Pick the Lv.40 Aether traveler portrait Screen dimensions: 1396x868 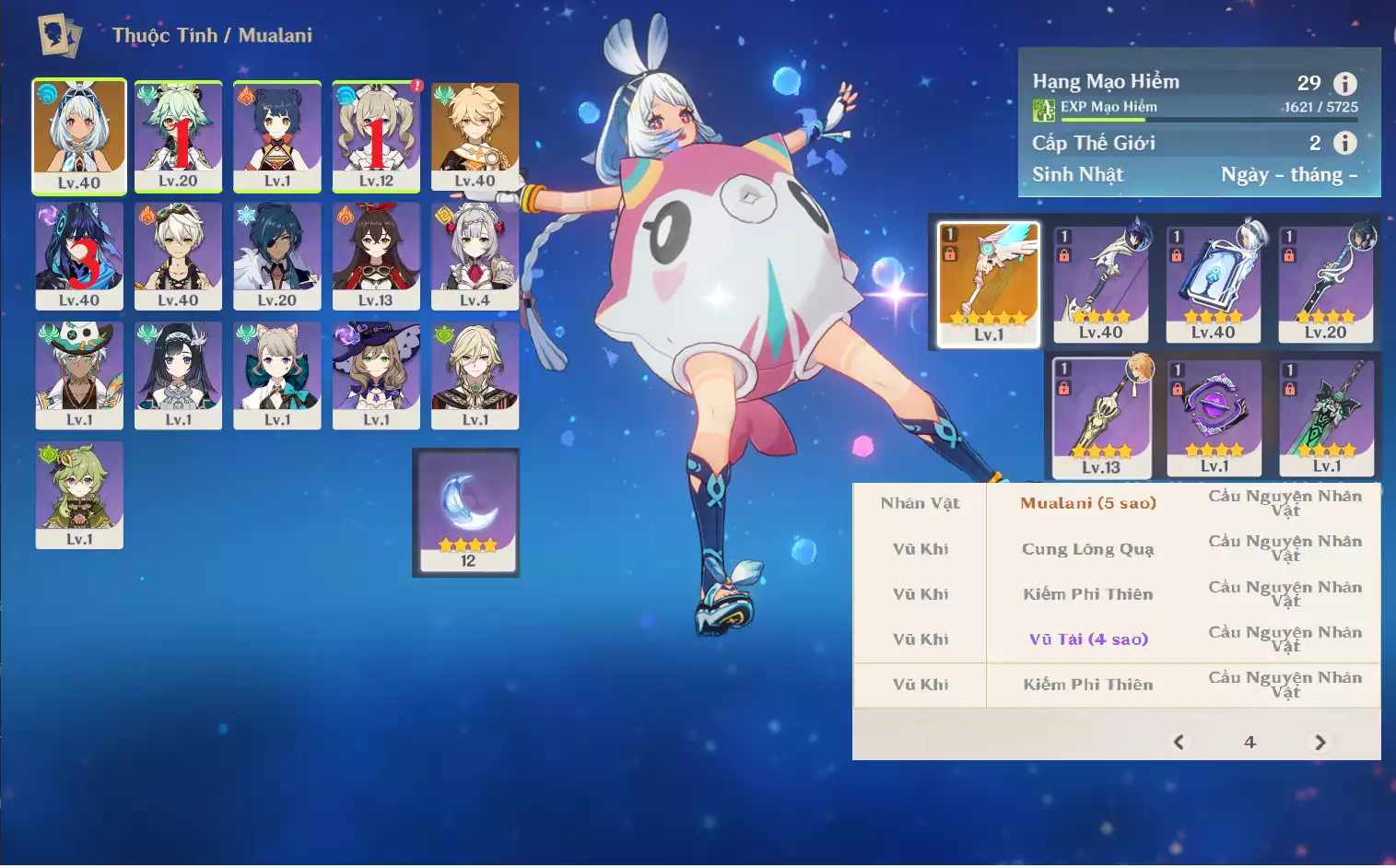click(x=475, y=135)
